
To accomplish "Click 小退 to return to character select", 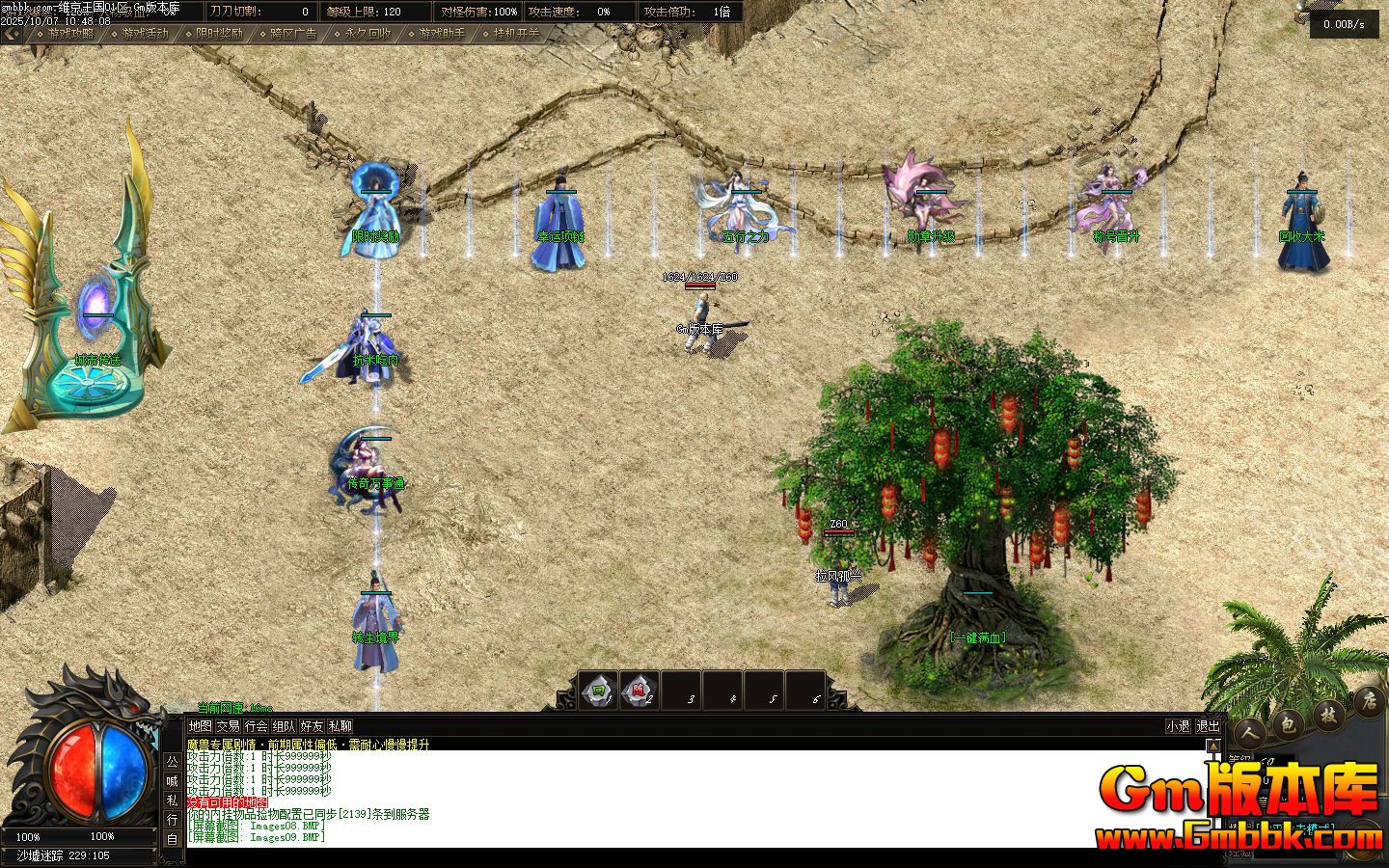I will (1178, 726).
